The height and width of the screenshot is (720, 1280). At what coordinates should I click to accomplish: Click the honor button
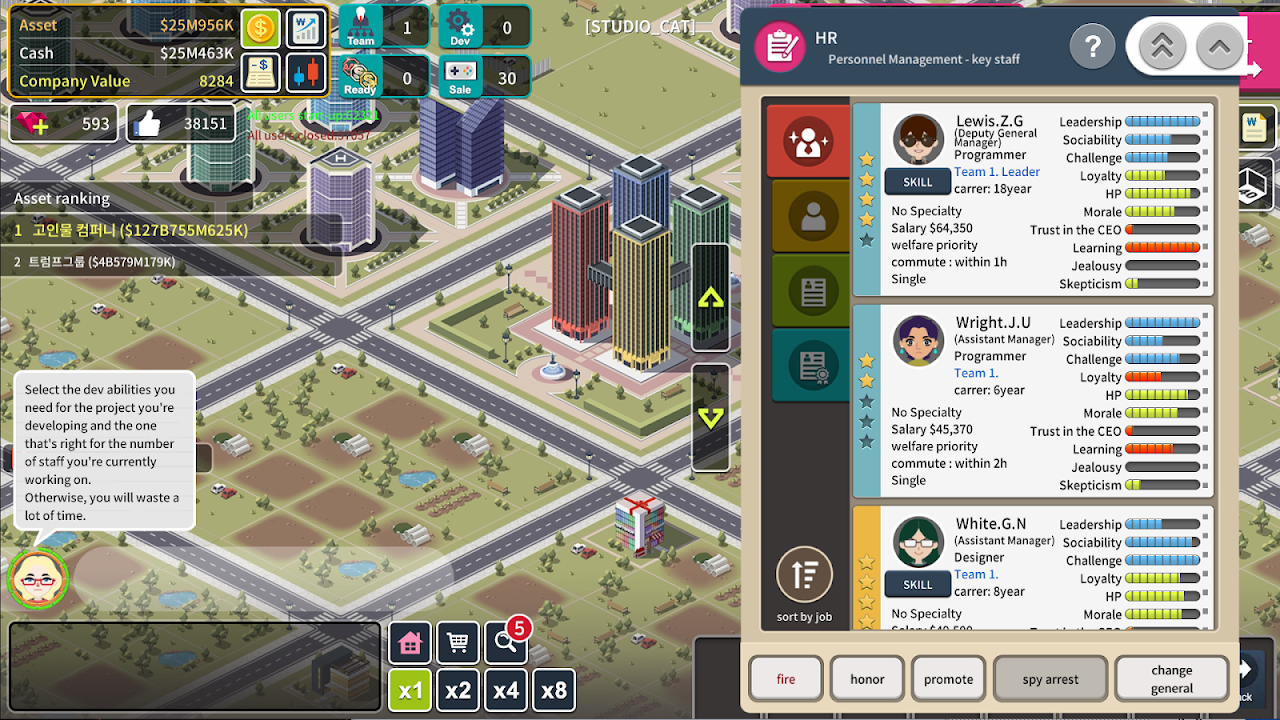[867, 679]
